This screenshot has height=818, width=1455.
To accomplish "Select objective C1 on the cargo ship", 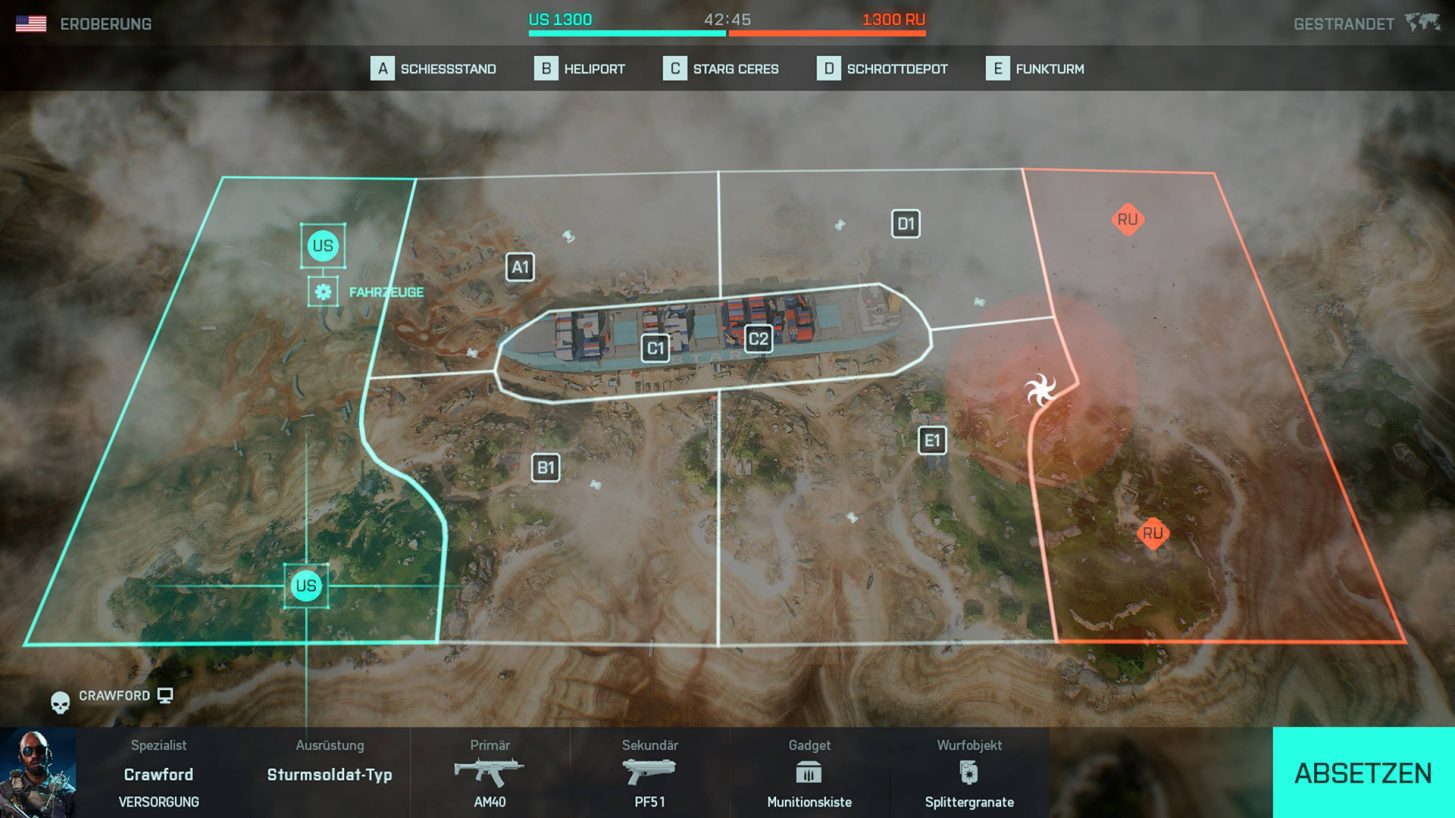I will click(x=655, y=348).
